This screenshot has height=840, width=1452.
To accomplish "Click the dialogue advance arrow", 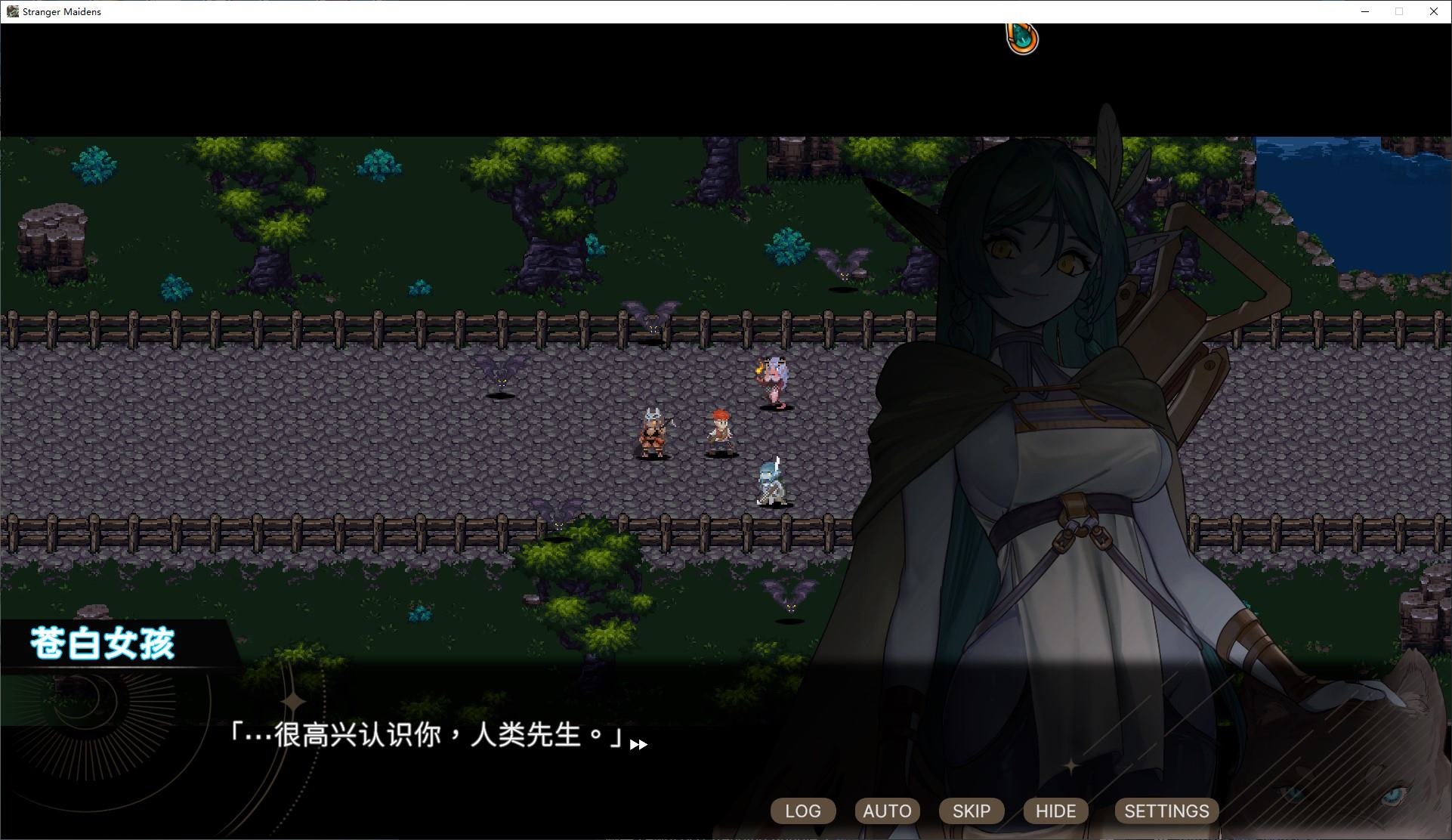I will pos(639,744).
